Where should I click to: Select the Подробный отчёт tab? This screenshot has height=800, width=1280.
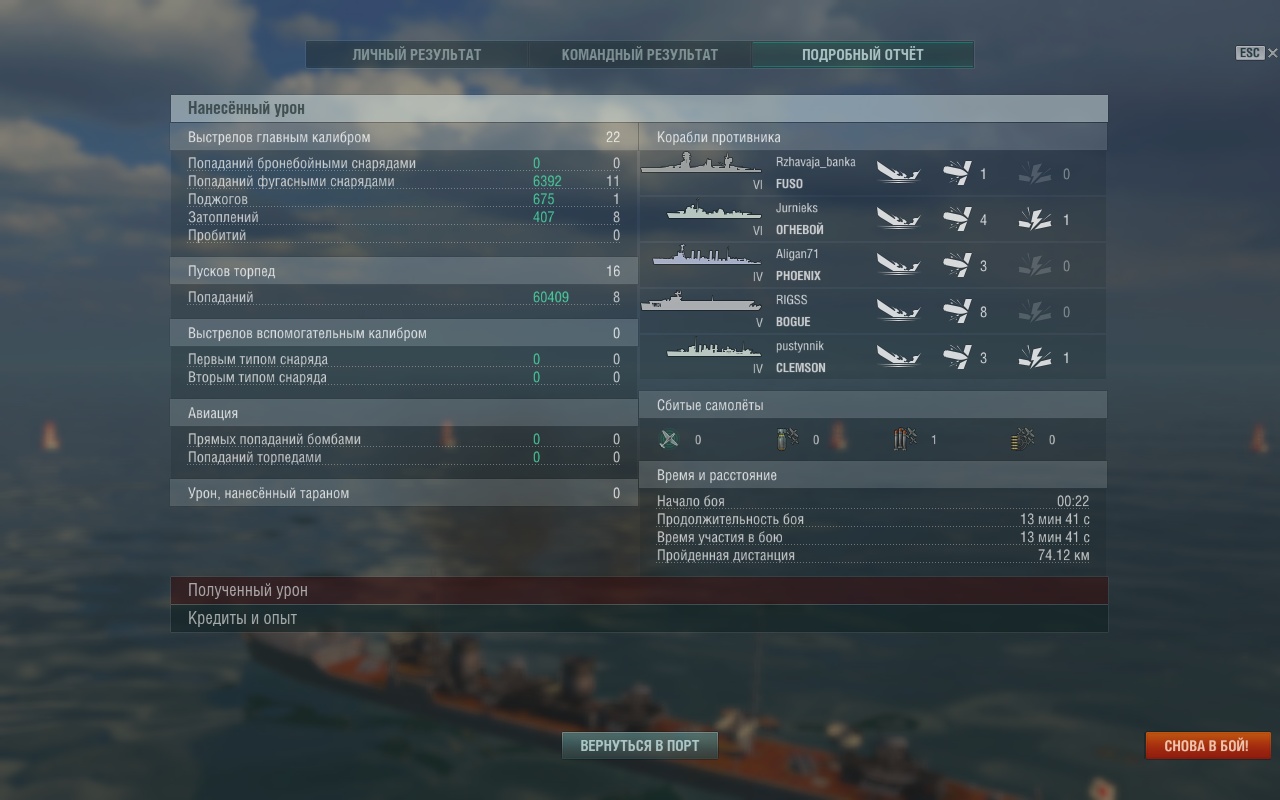tap(862, 55)
